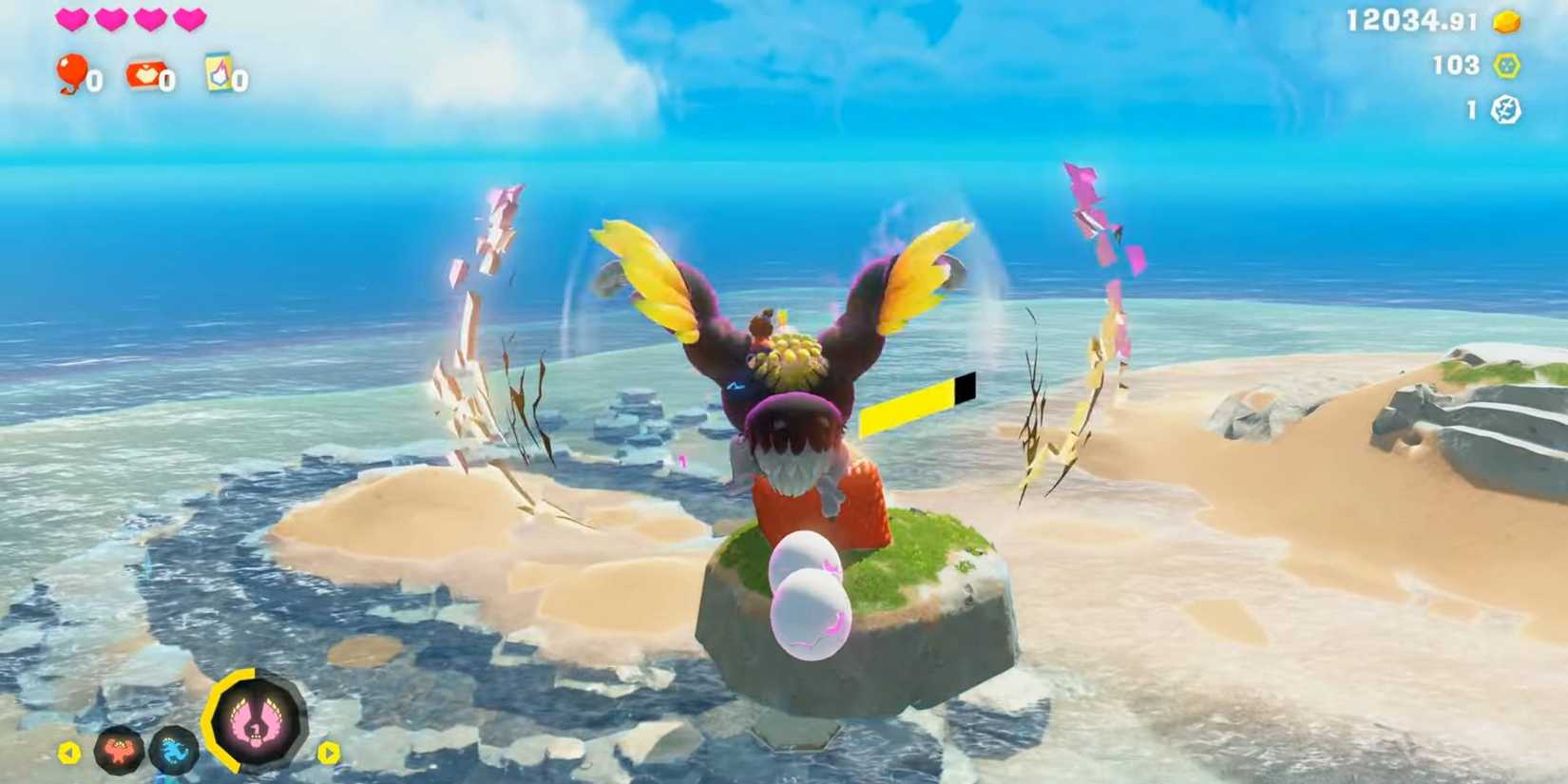The image size is (1568, 784).
Task: Enable the highlighted creature in the wheel
Action: [255, 722]
